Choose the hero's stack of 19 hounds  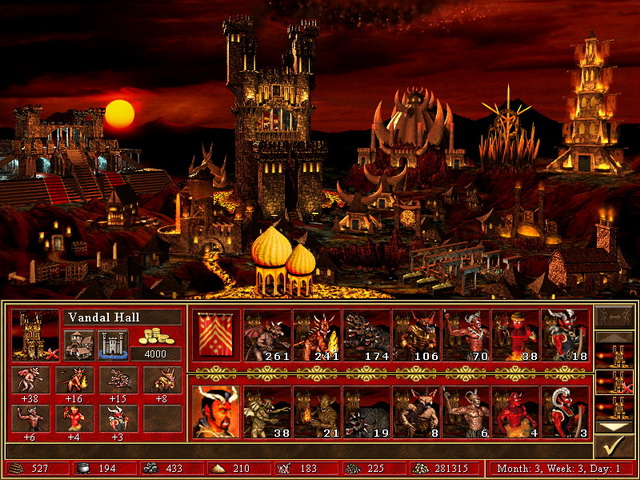(x=367, y=412)
